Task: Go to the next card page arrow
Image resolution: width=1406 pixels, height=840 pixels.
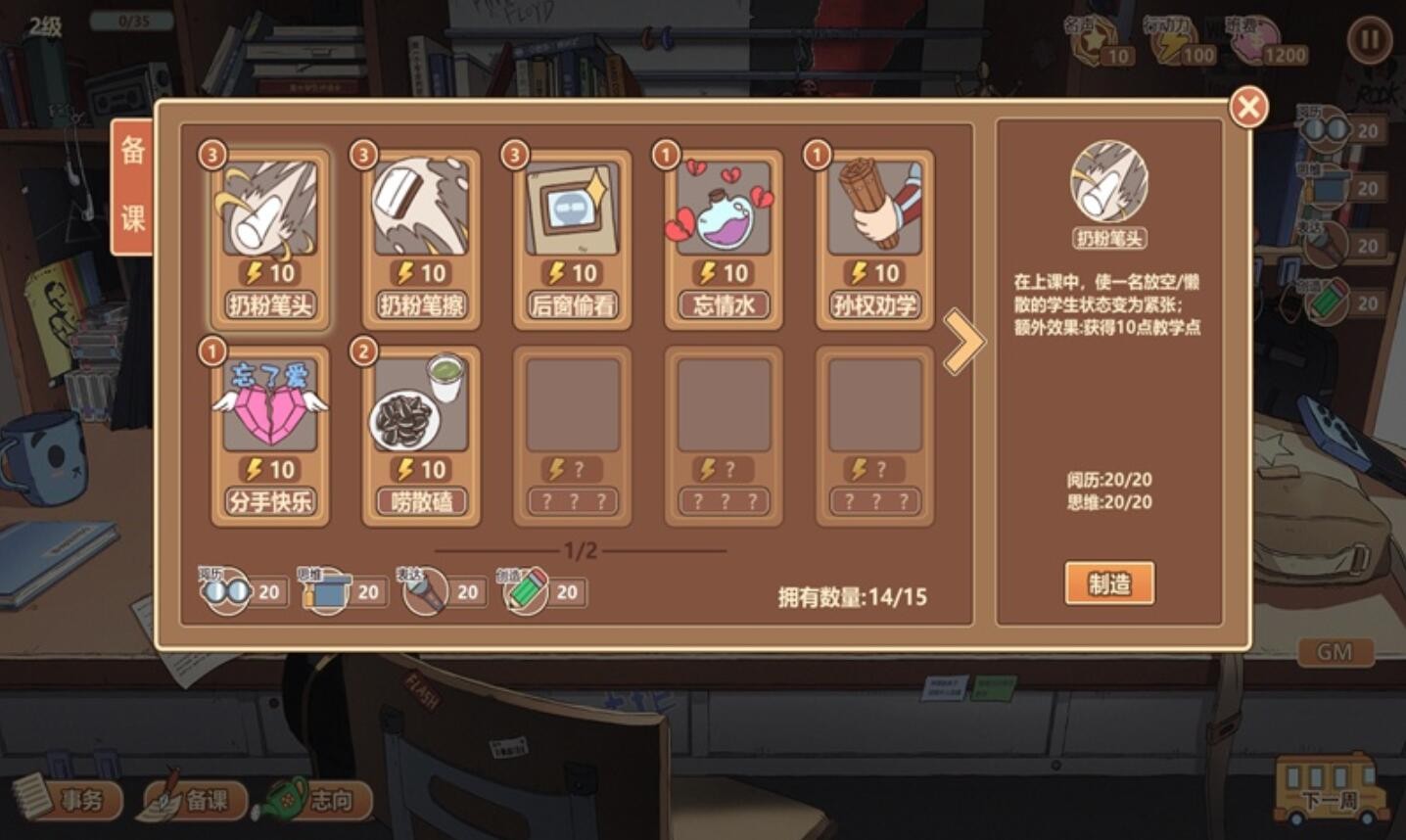Action: [962, 342]
